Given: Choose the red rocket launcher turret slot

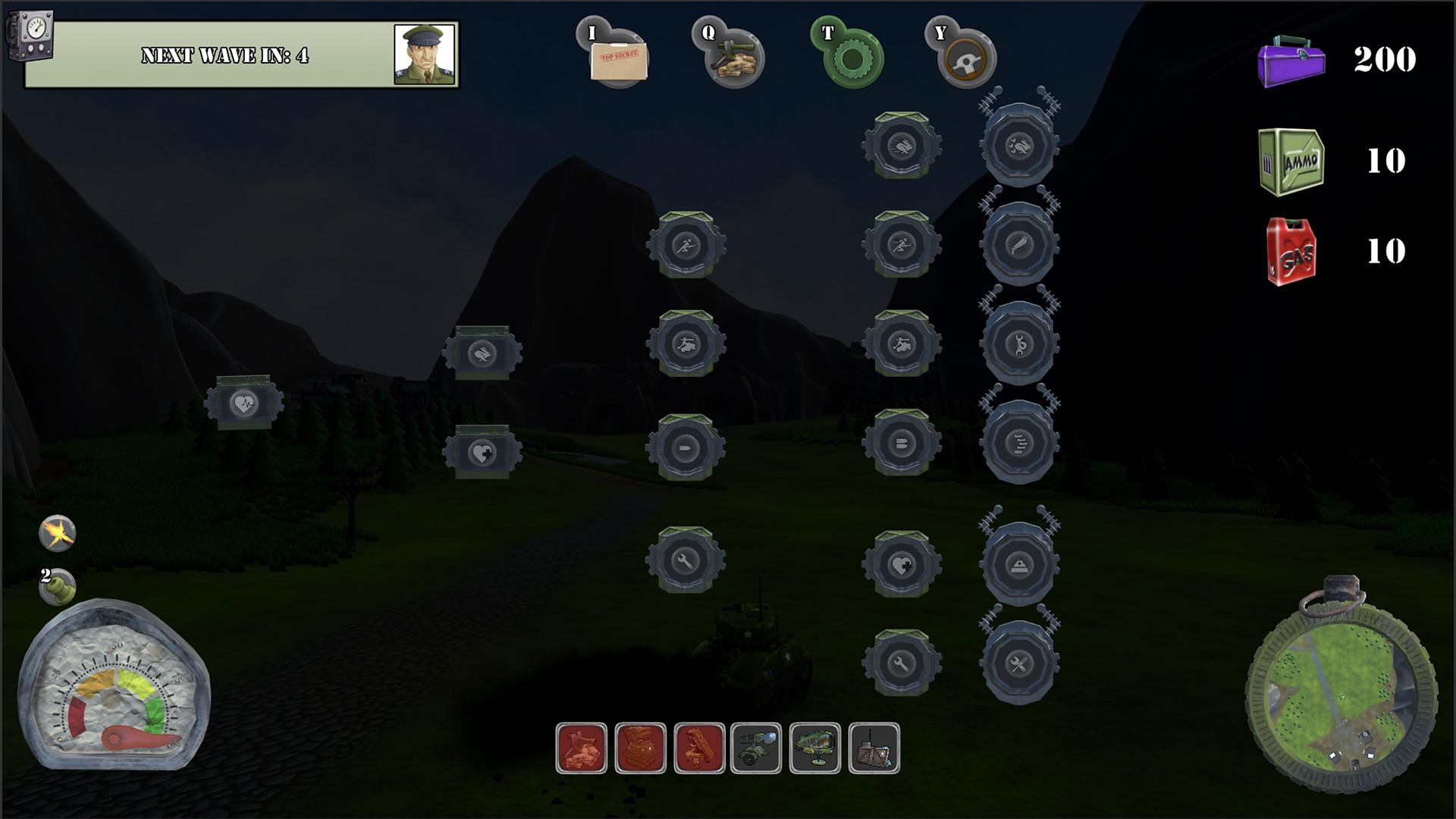Looking at the screenshot, I should pos(699,748).
